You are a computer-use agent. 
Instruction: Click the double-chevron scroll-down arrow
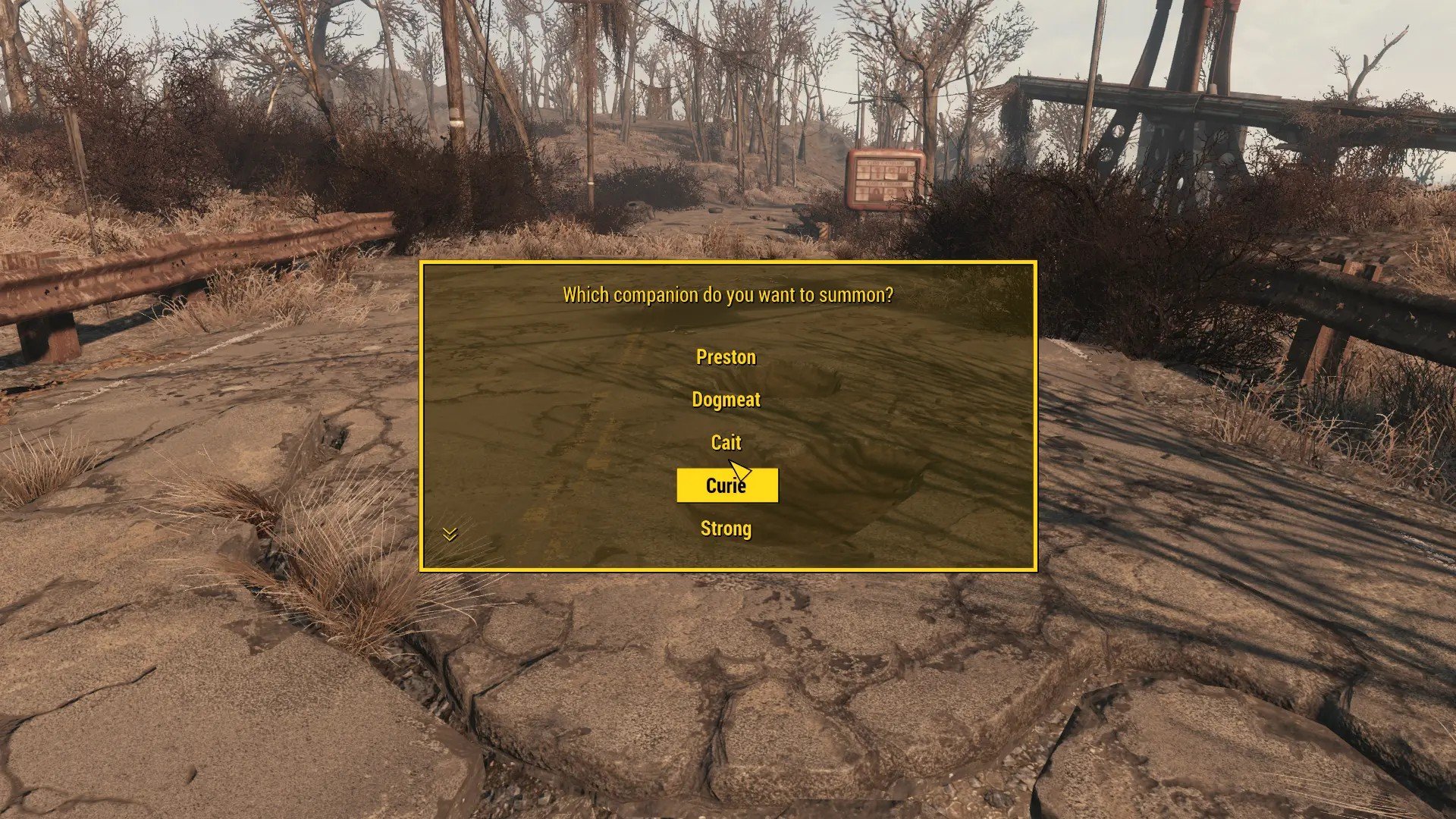450,535
